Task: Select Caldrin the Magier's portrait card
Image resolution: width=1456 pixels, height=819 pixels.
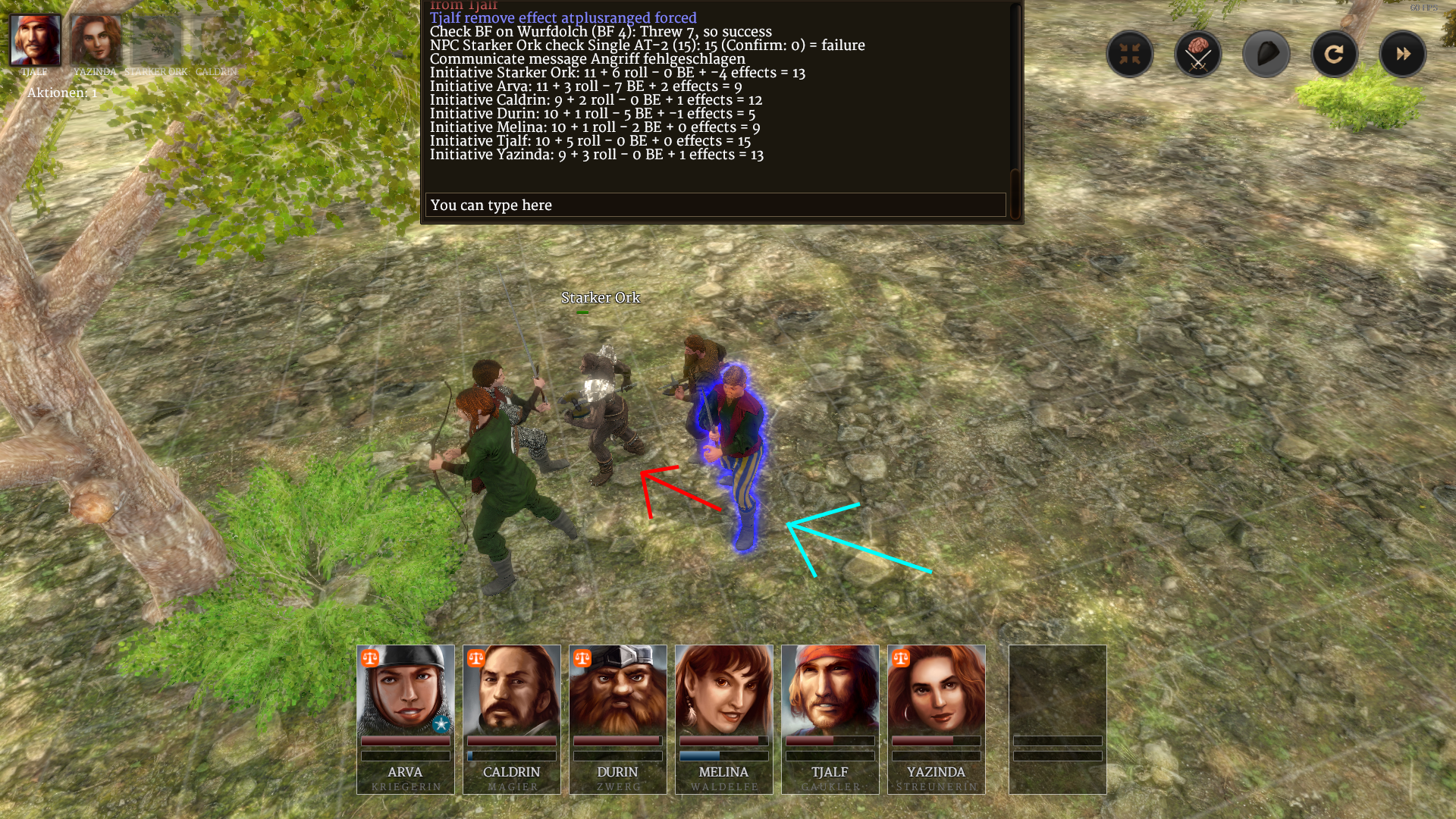Action: point(512,718)
